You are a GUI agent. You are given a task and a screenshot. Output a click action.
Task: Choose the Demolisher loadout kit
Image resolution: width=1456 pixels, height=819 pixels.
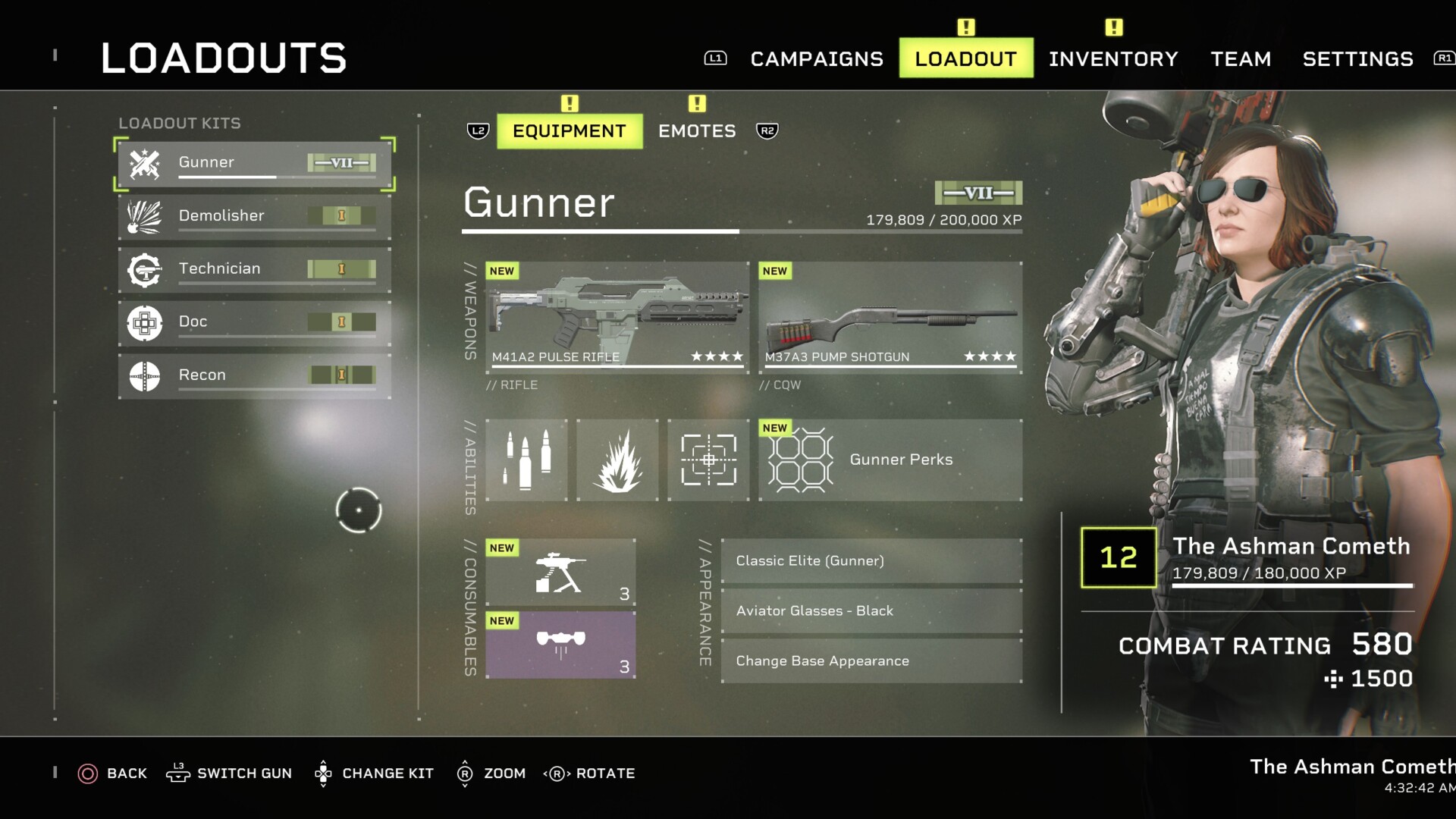(254, 216)
